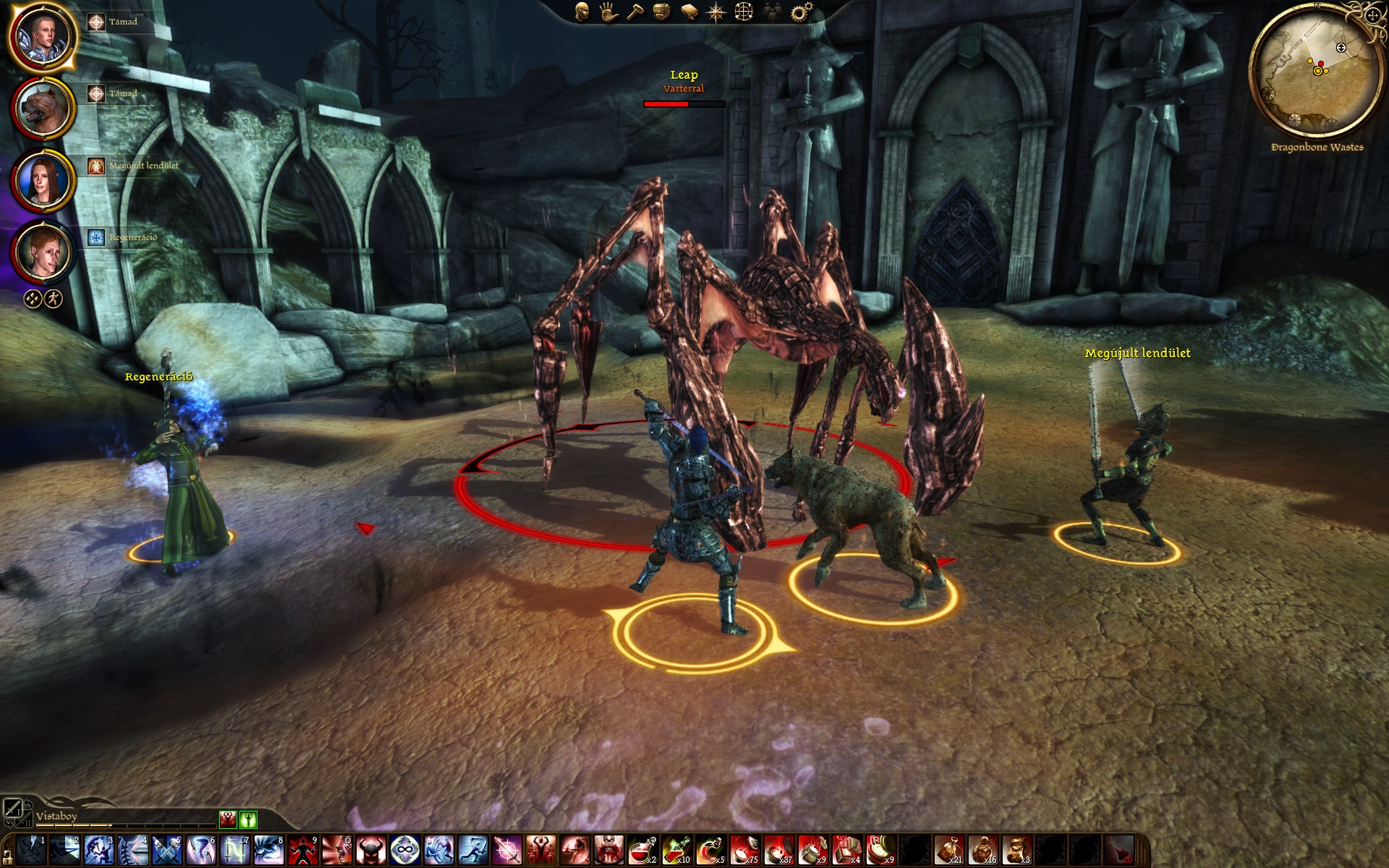Select the red-haired mage portrait
Viewport: 1389px width, 868px height.
click(x=43, y=251)
